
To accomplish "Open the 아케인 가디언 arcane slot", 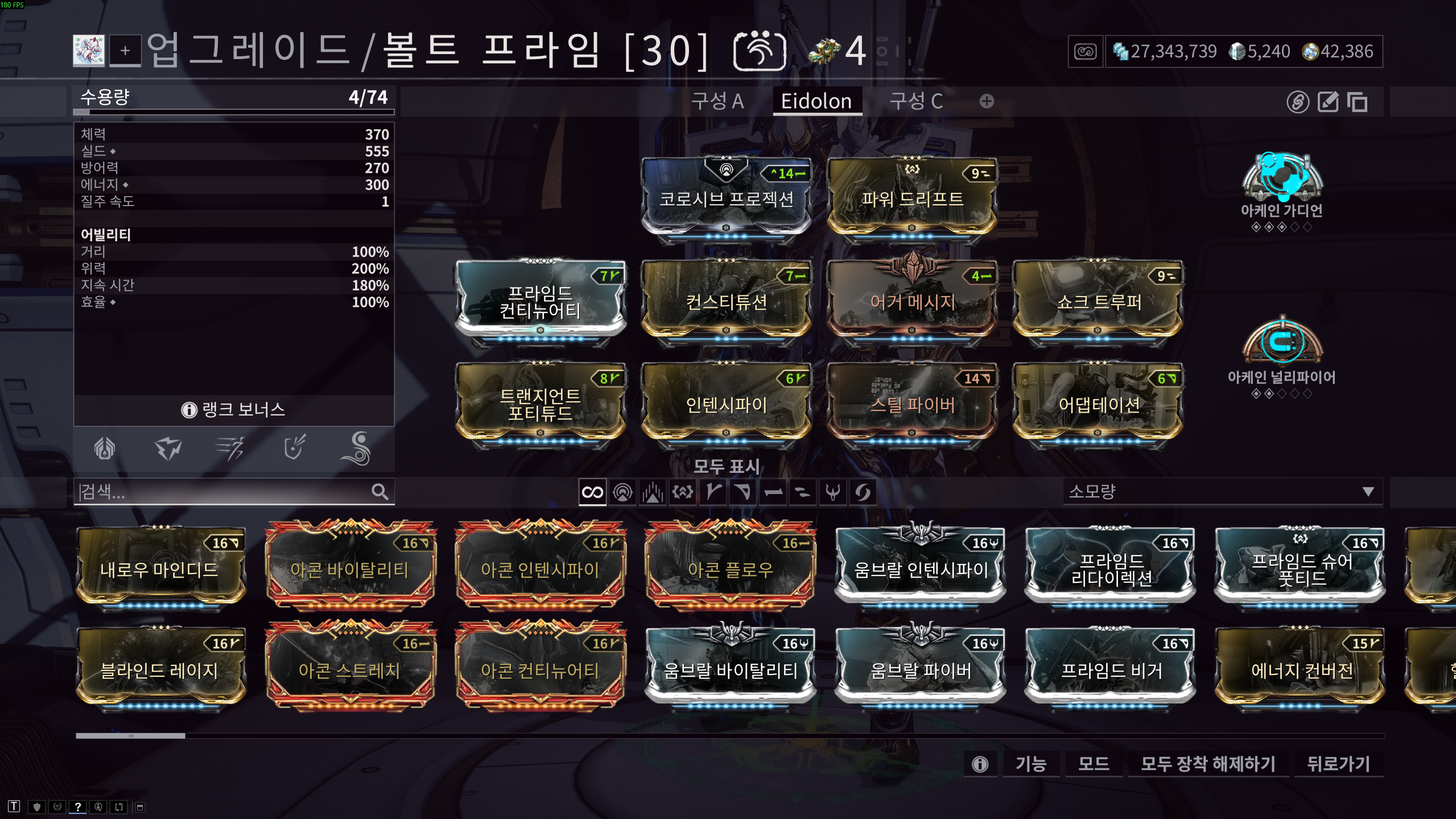I will (x=1282, y=181).
